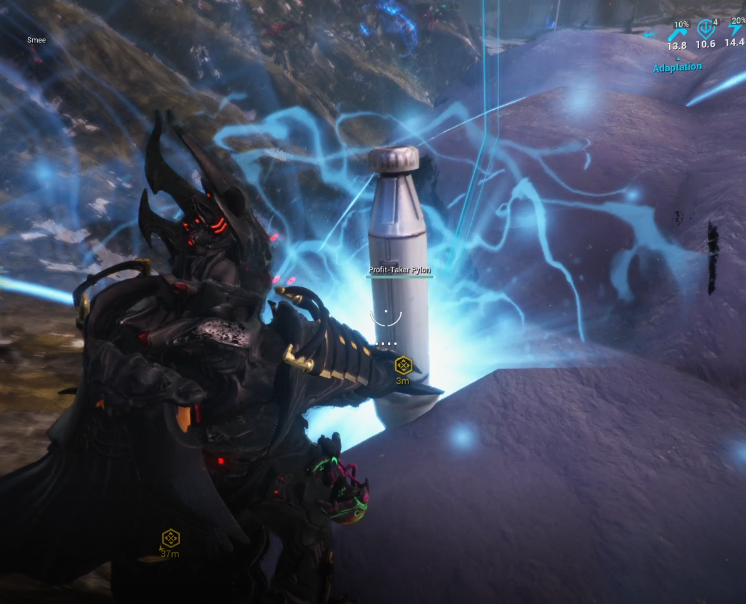This screenshot has width=746, height=604.
Task: Select the yellow waypoint marker labeled 37m
Action: click(x=171, y=538)
